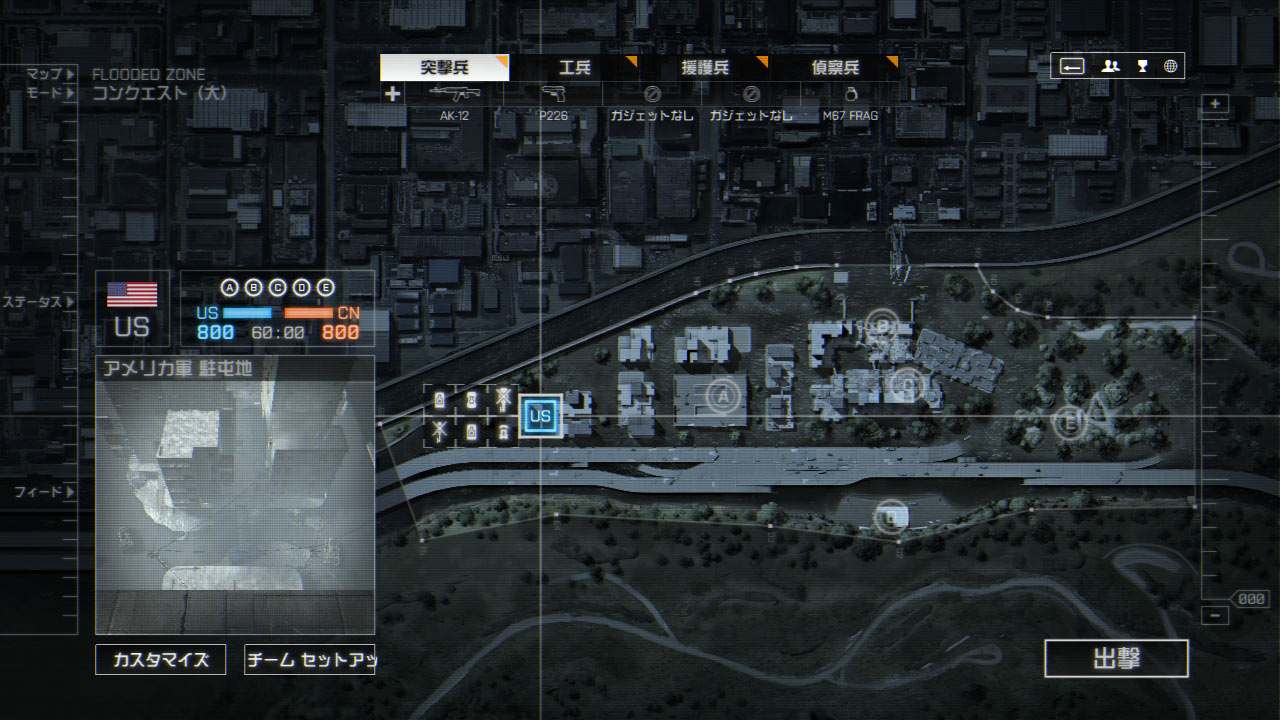Viewport: 1280px width, 720px height.
Task: Click the 出撃 deploy button
Action: click(1116, 659)
